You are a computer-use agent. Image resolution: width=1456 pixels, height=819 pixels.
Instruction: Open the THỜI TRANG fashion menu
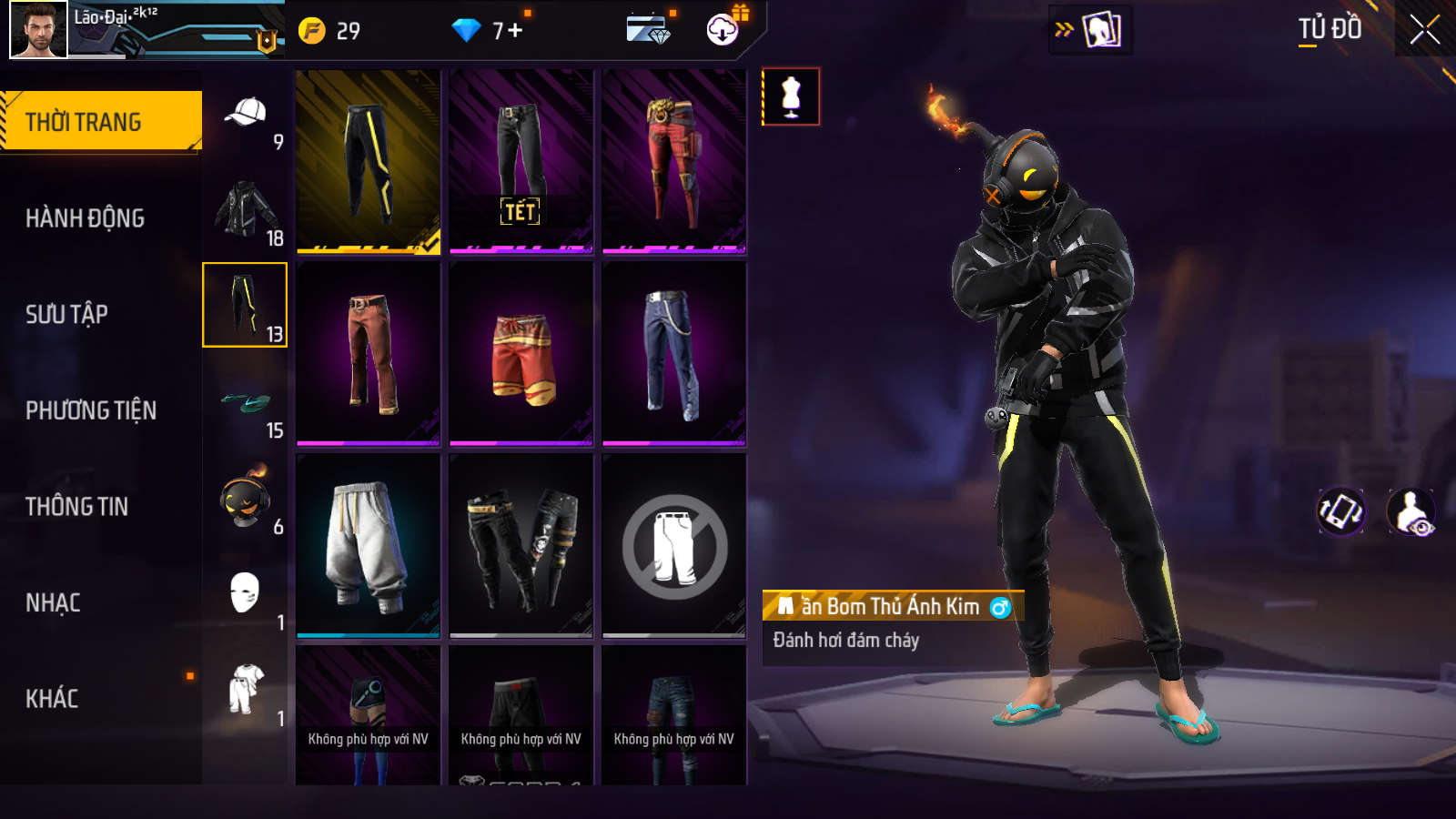click(x=100, y=121)
